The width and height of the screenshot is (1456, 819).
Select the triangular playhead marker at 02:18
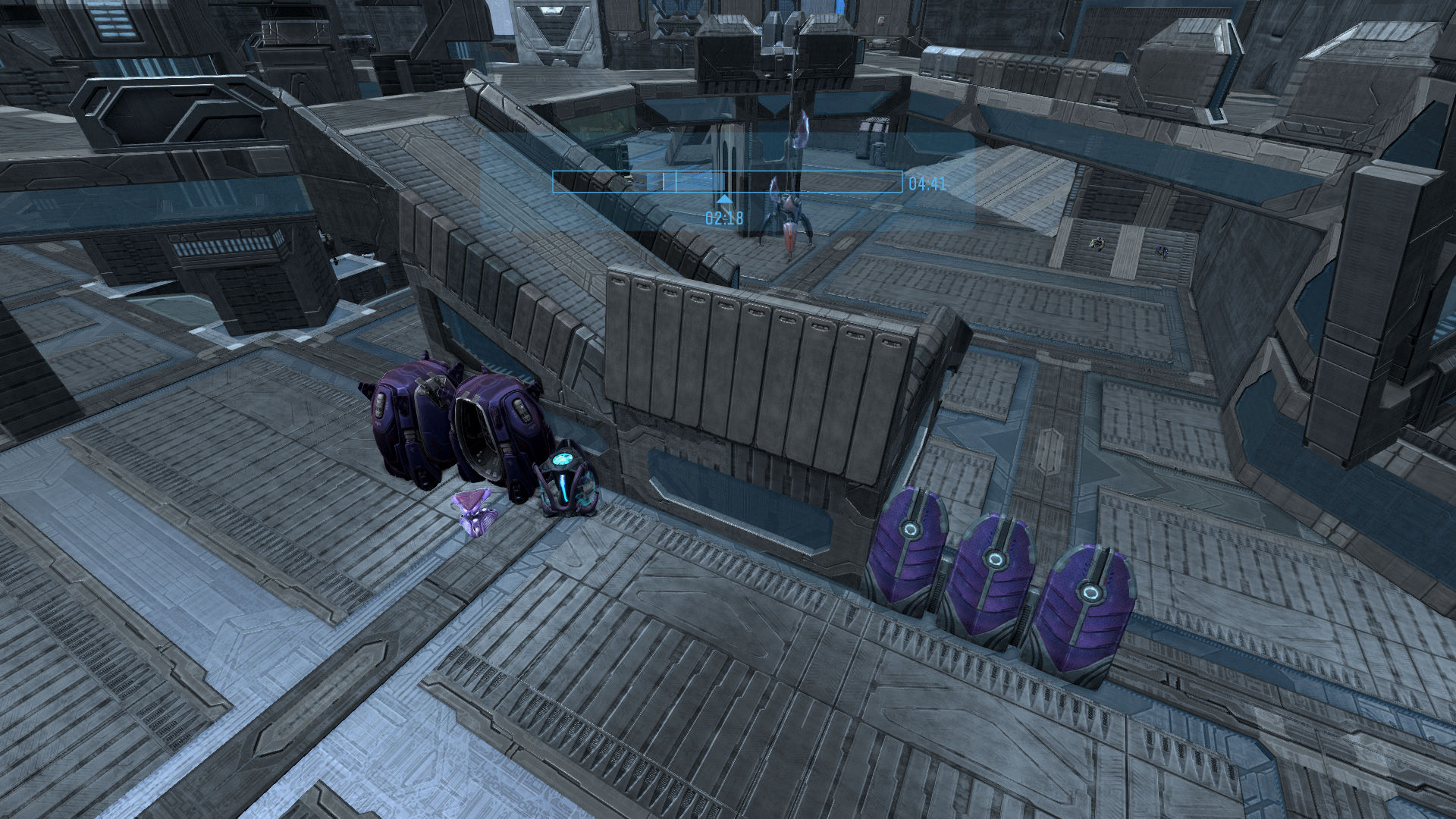725,199
